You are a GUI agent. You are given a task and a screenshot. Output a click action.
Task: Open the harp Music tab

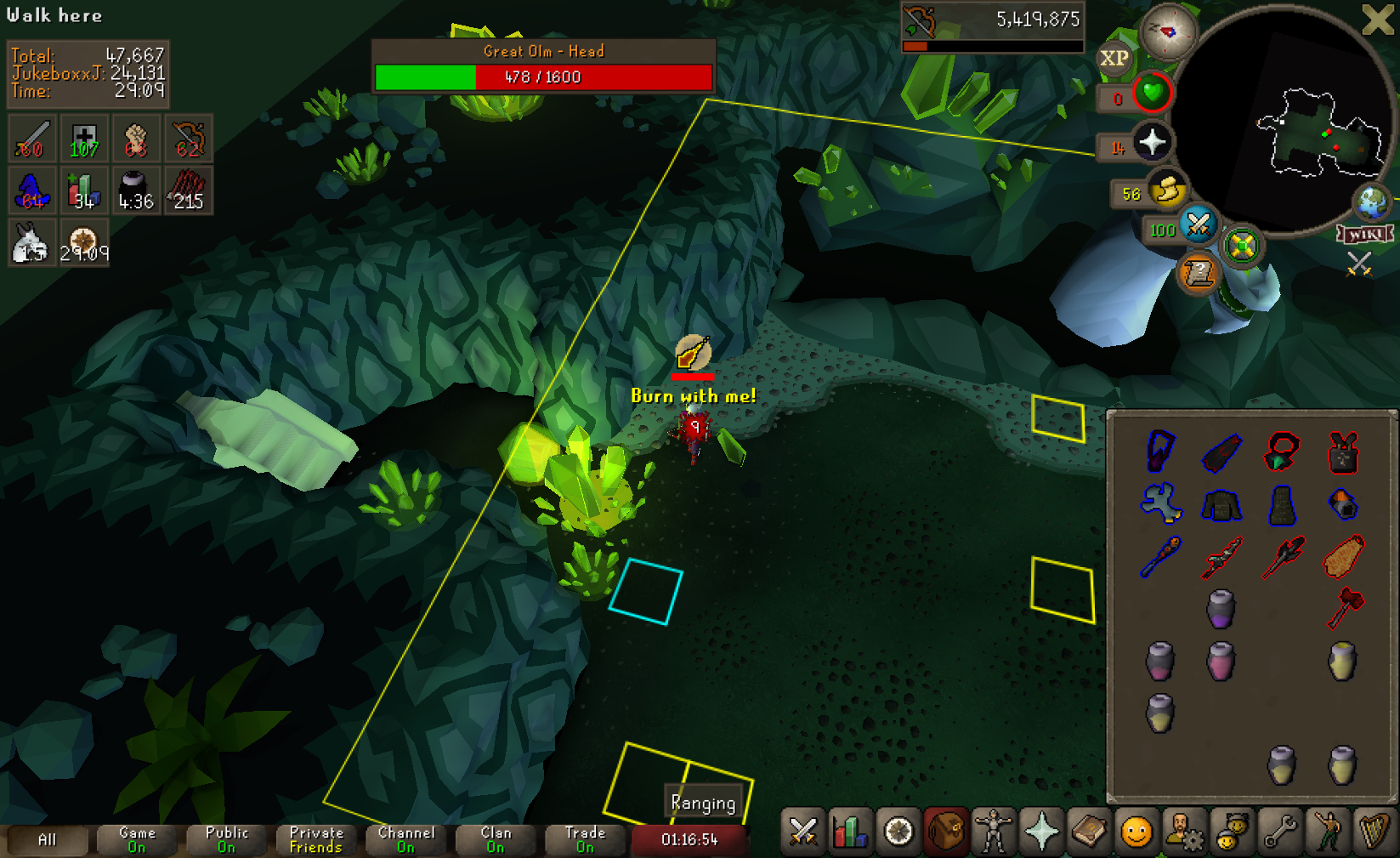[1374, 832]
